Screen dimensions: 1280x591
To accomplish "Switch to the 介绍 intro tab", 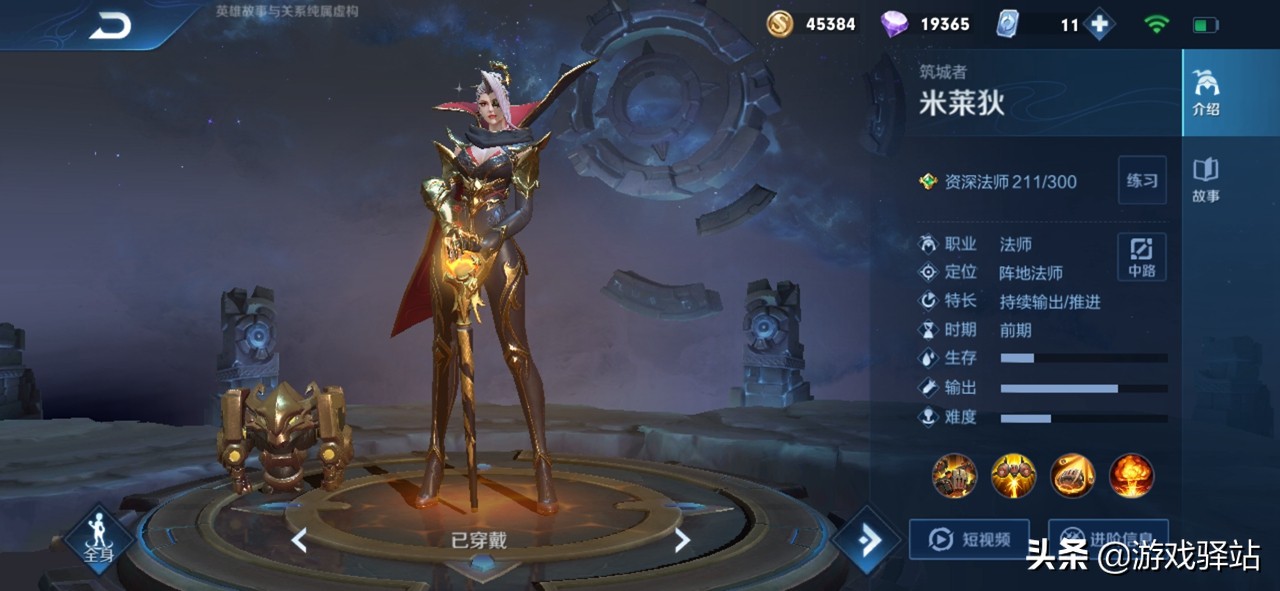I will (x=1206, y=94).
